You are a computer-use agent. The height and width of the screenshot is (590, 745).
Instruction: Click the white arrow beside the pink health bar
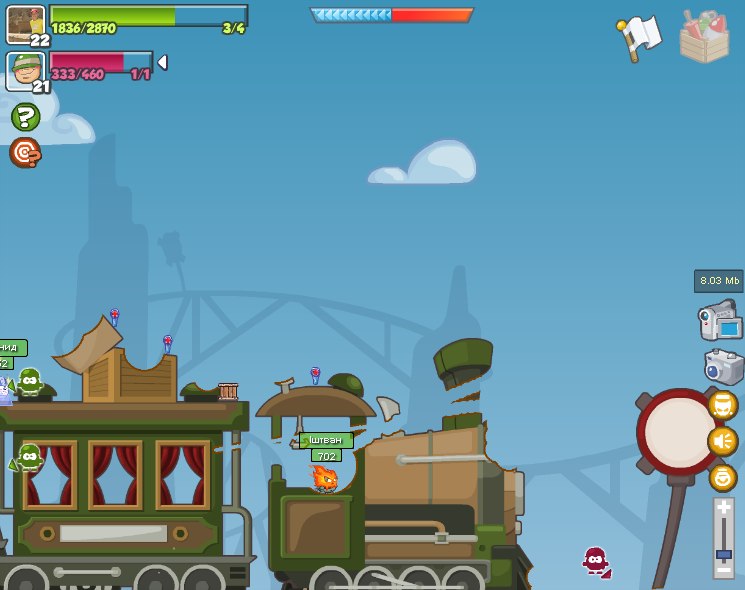pos(162,62)
